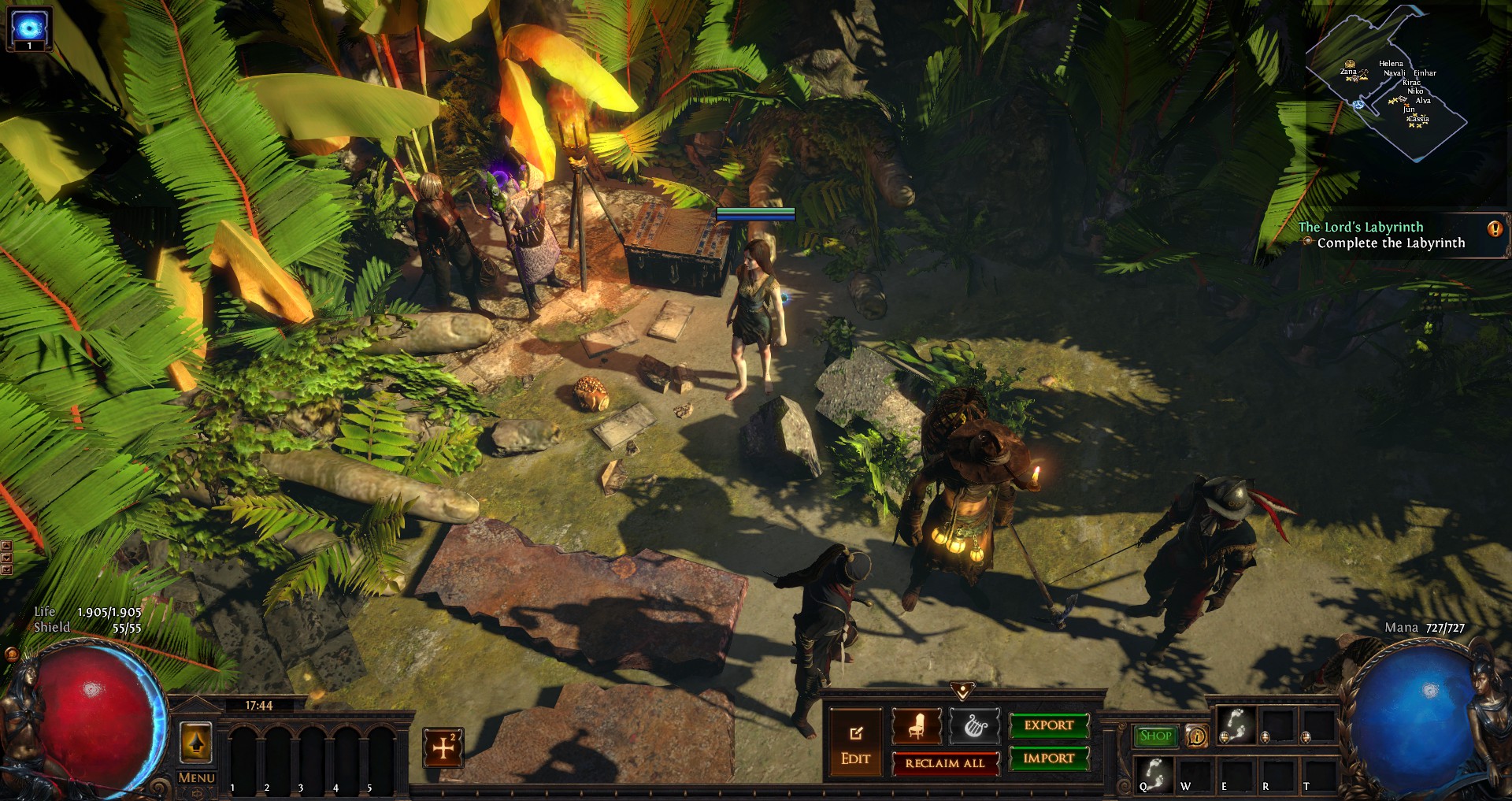
Task: Select the footprints move skill on Q
Action: point(1154,774)
